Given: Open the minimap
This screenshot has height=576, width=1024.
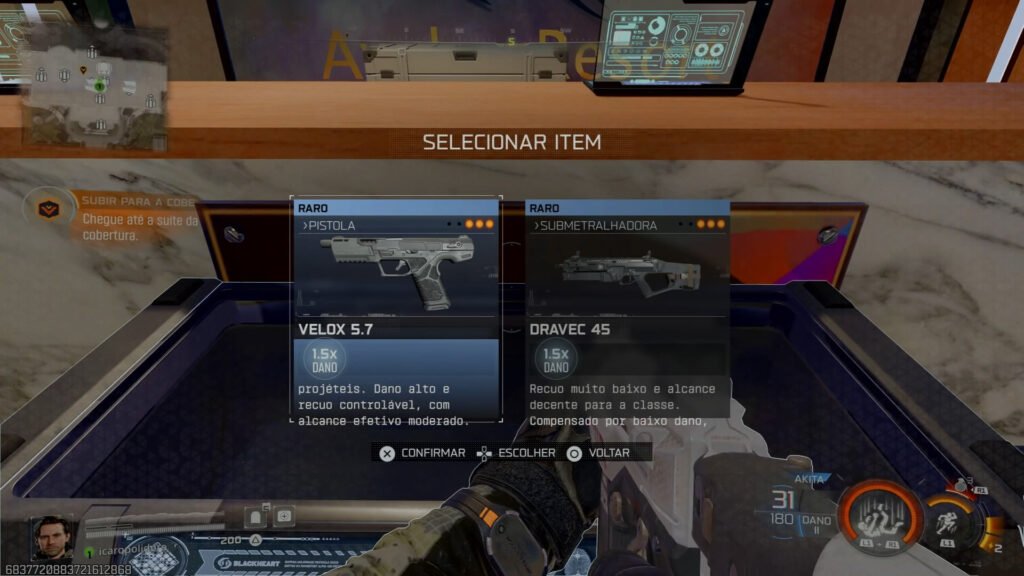Looking at the screenshot, I should 96,86.
